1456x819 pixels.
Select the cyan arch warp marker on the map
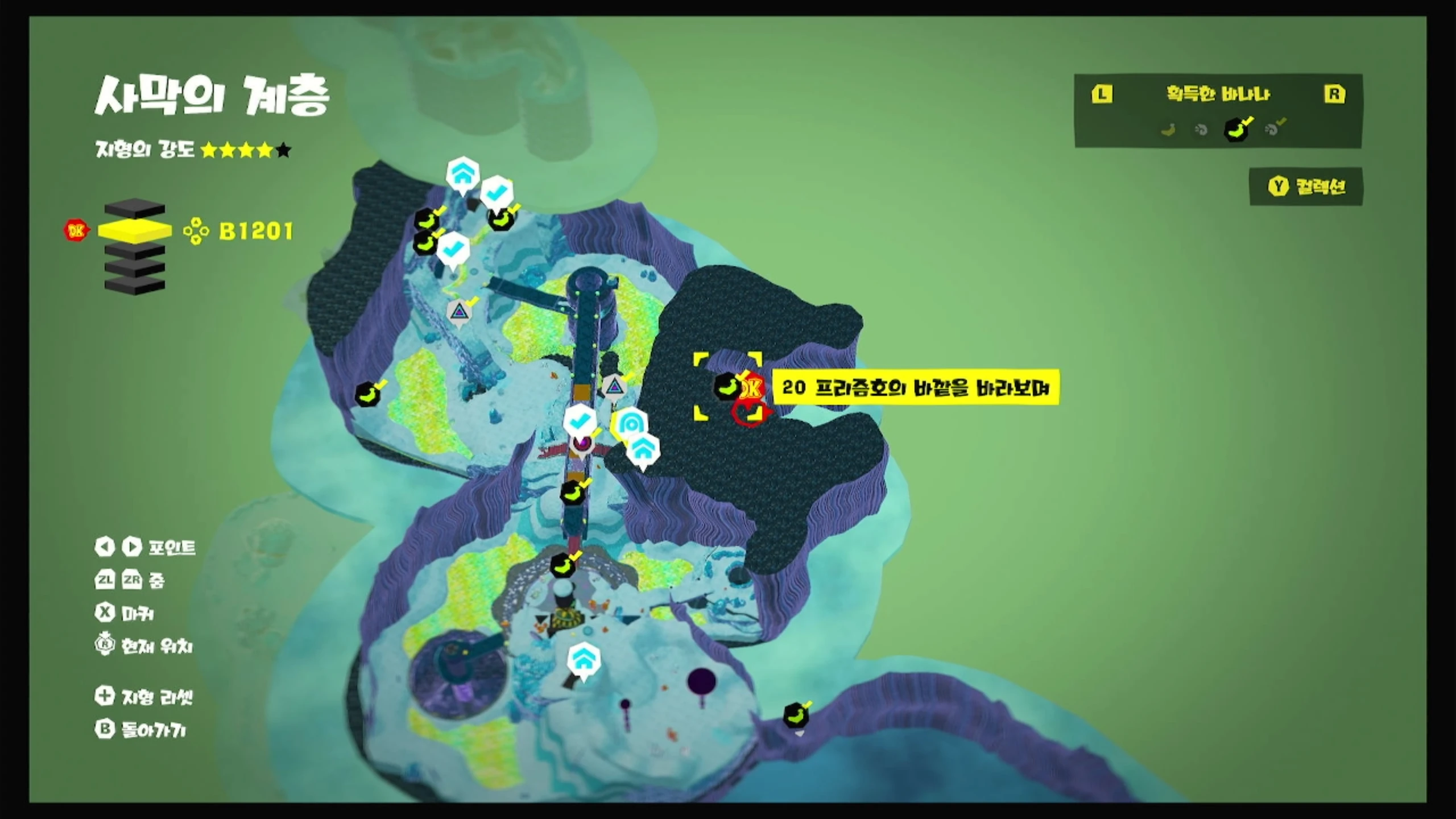click(630, 424)
